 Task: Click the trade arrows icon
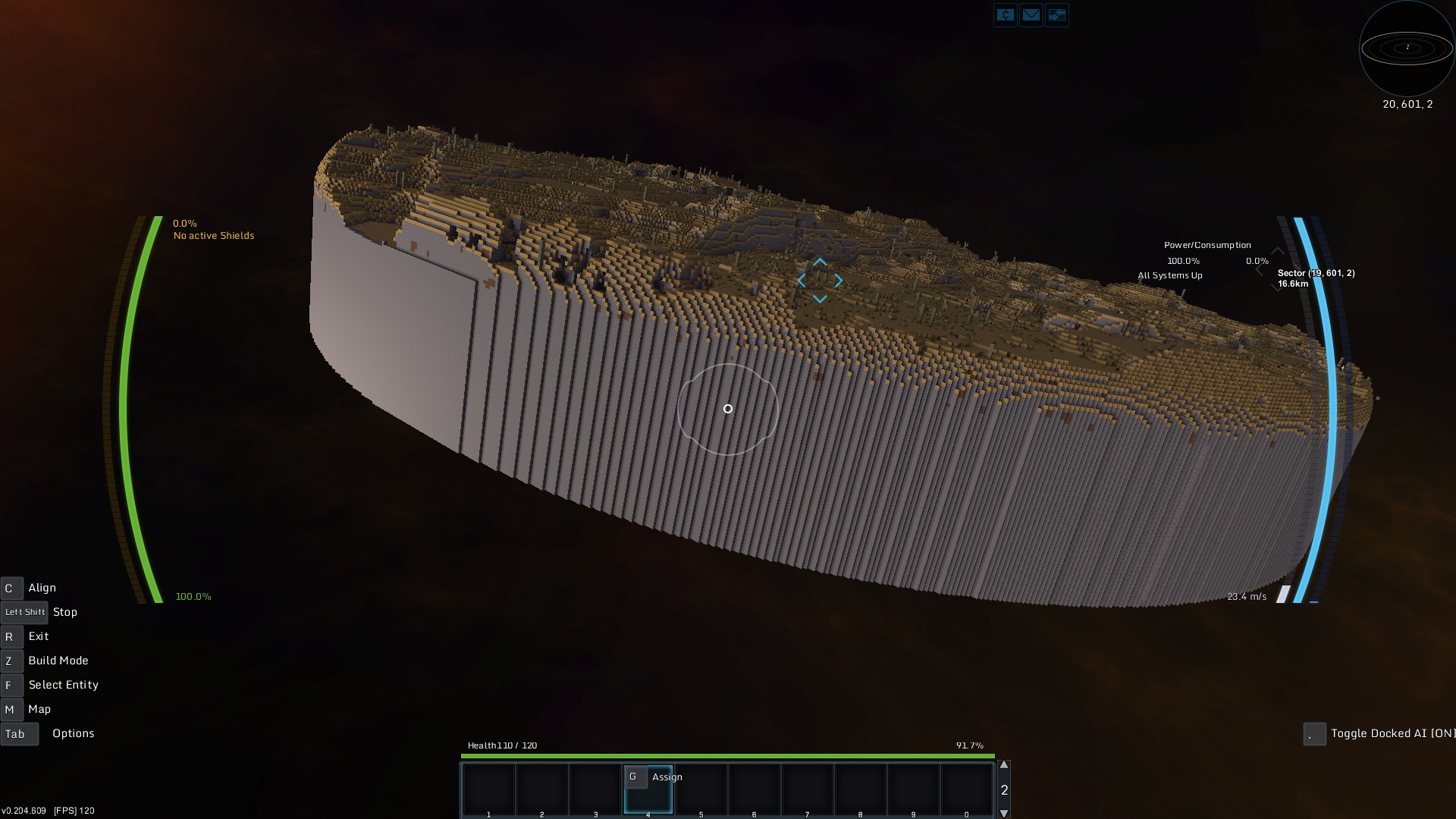tap(1056, 15)
